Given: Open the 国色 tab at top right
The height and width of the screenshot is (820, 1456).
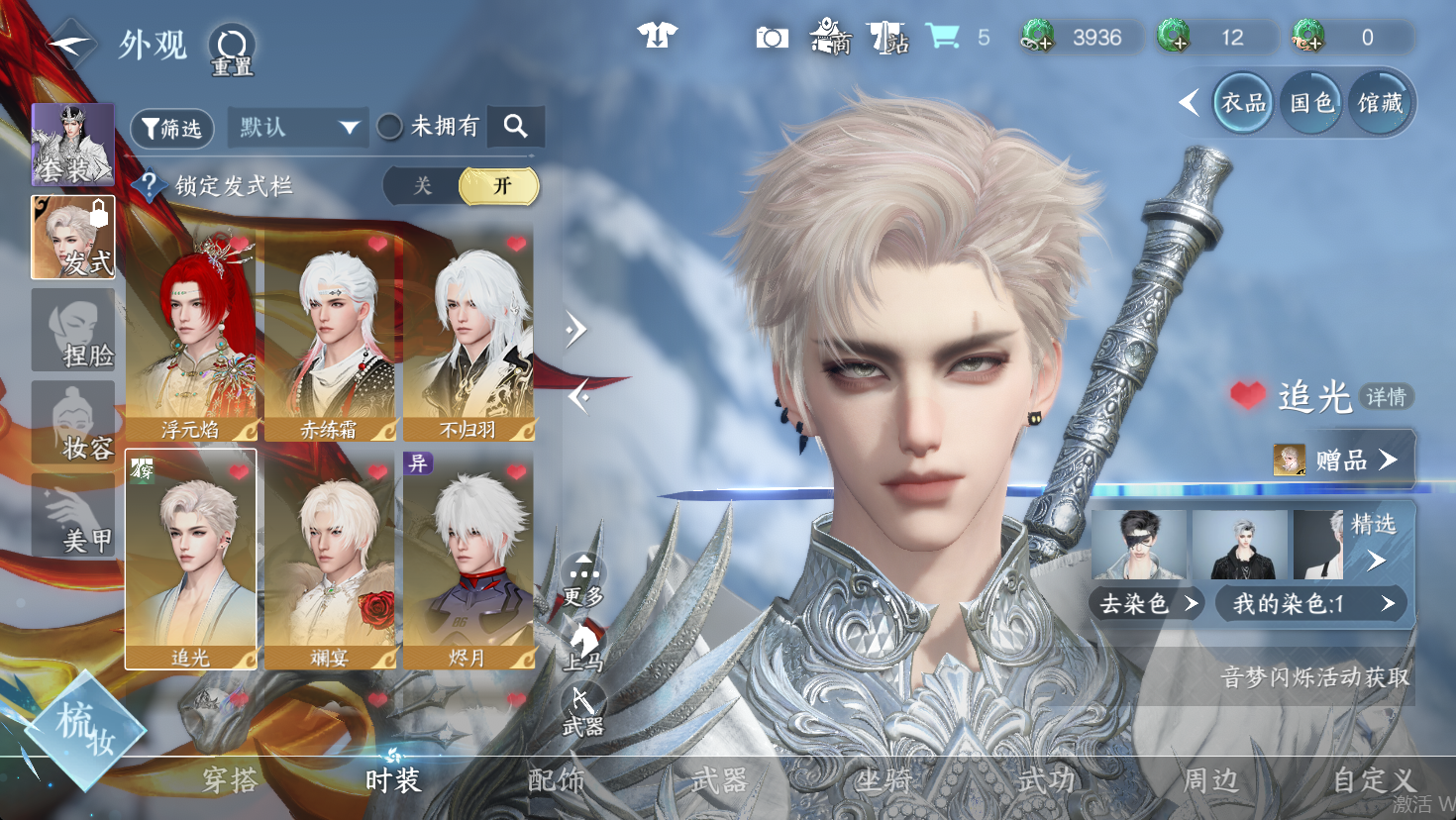Looking at the screenshot, I should (1312, 103).
